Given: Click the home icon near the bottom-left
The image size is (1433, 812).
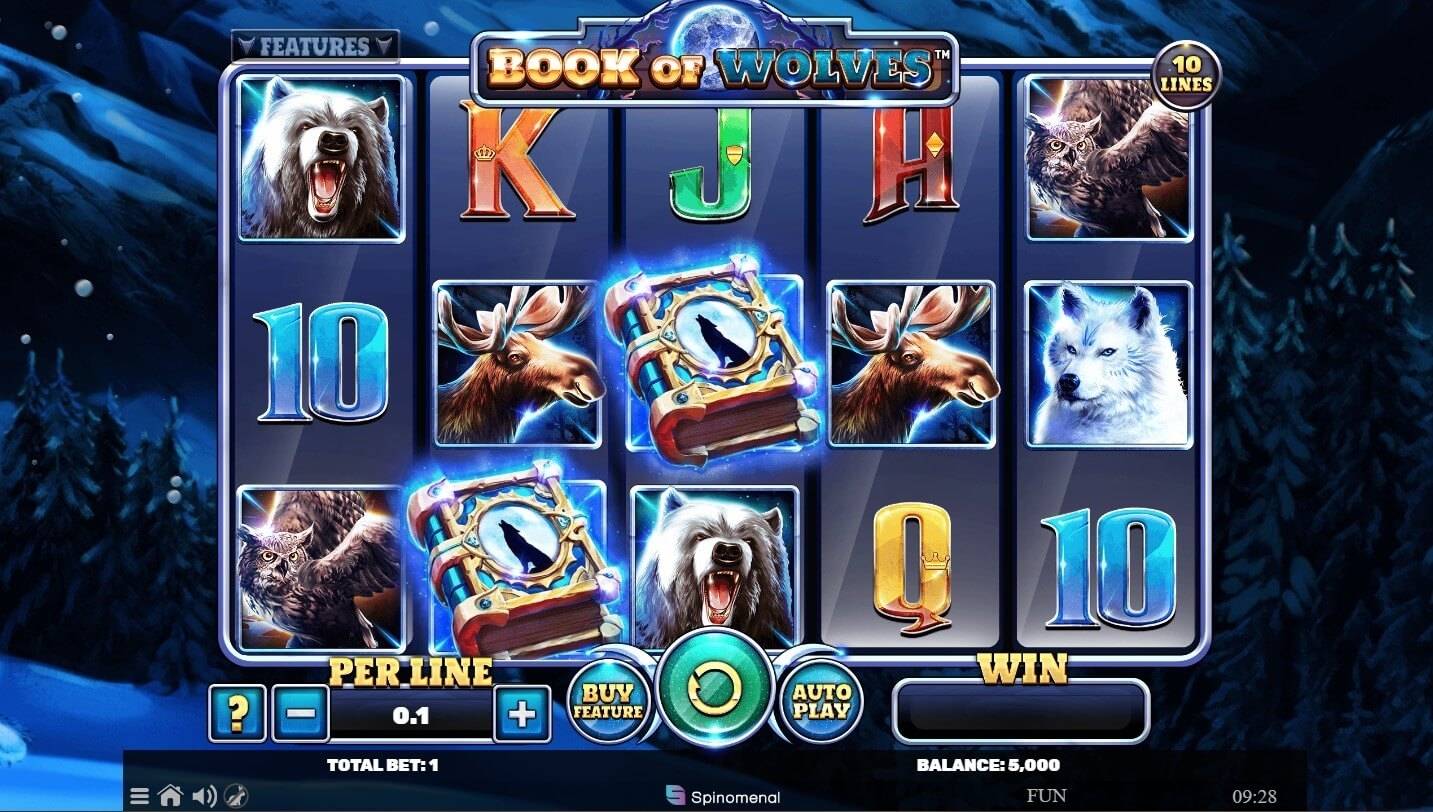Looking at the screenshot, I should tap(171, 797).
